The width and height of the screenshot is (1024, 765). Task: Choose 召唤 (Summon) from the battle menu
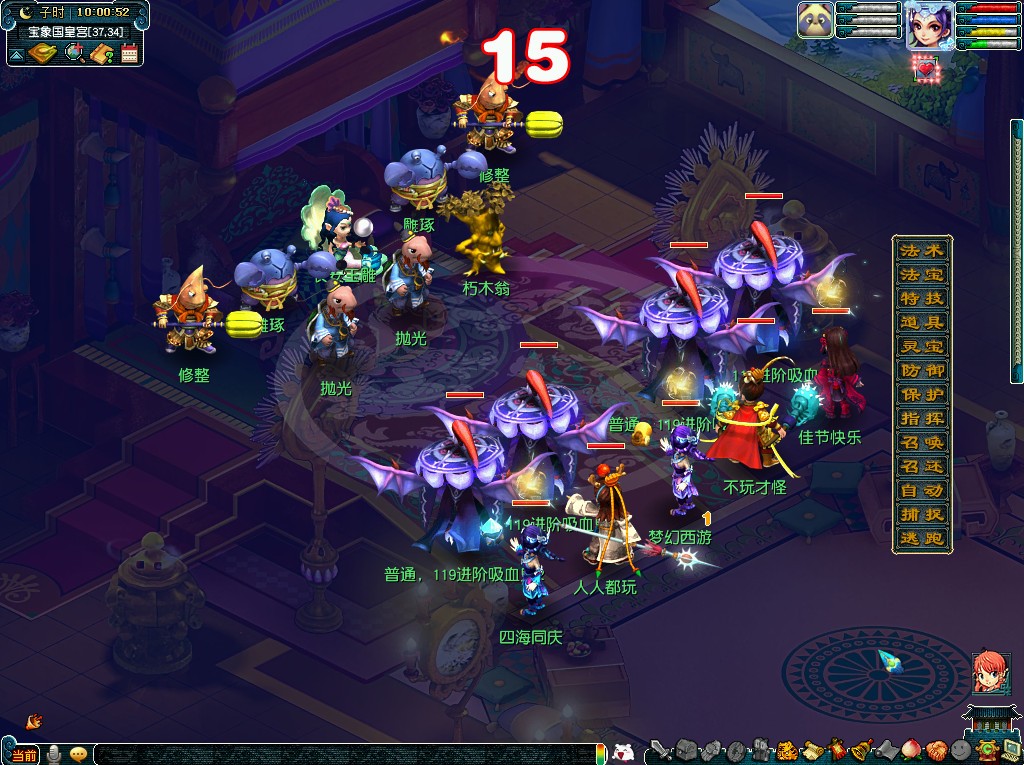coord(922,442)
